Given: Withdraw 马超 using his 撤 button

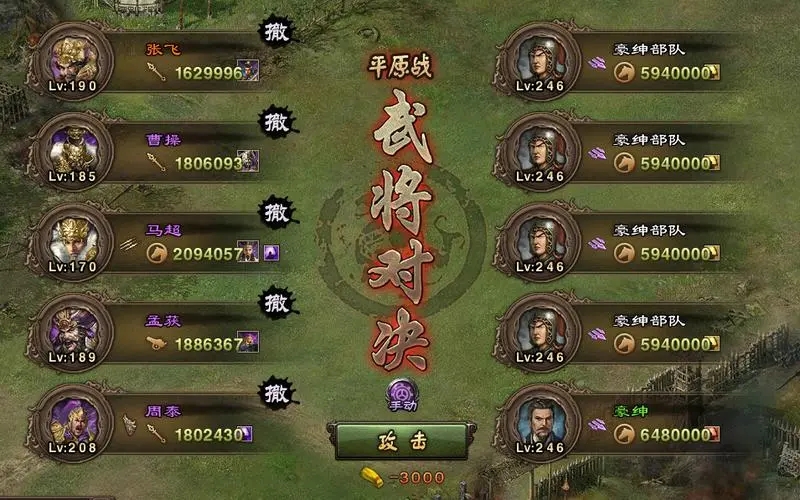Looking at the screenshot, I should 275,213.
